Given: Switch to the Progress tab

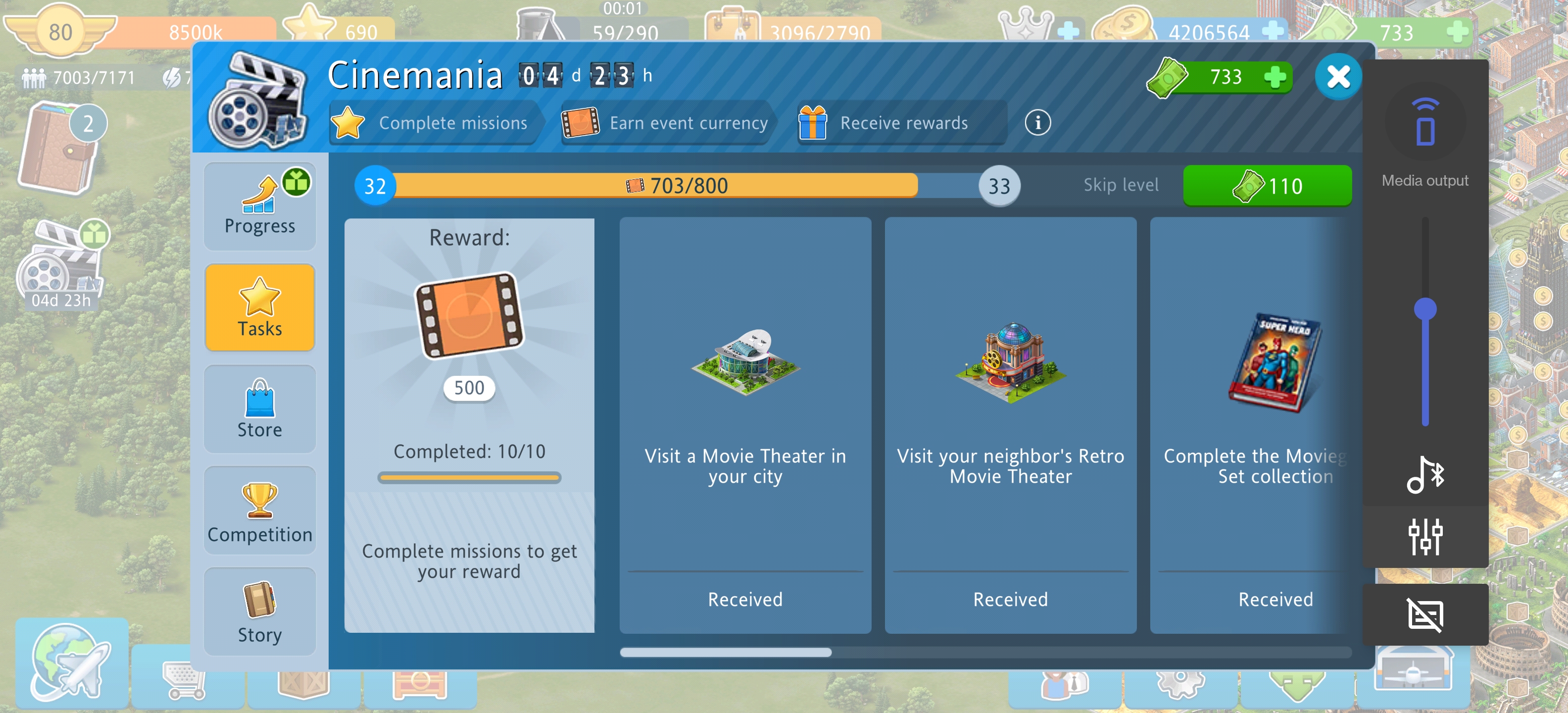Looking at the screenshot, I should (x=260, y=206).
